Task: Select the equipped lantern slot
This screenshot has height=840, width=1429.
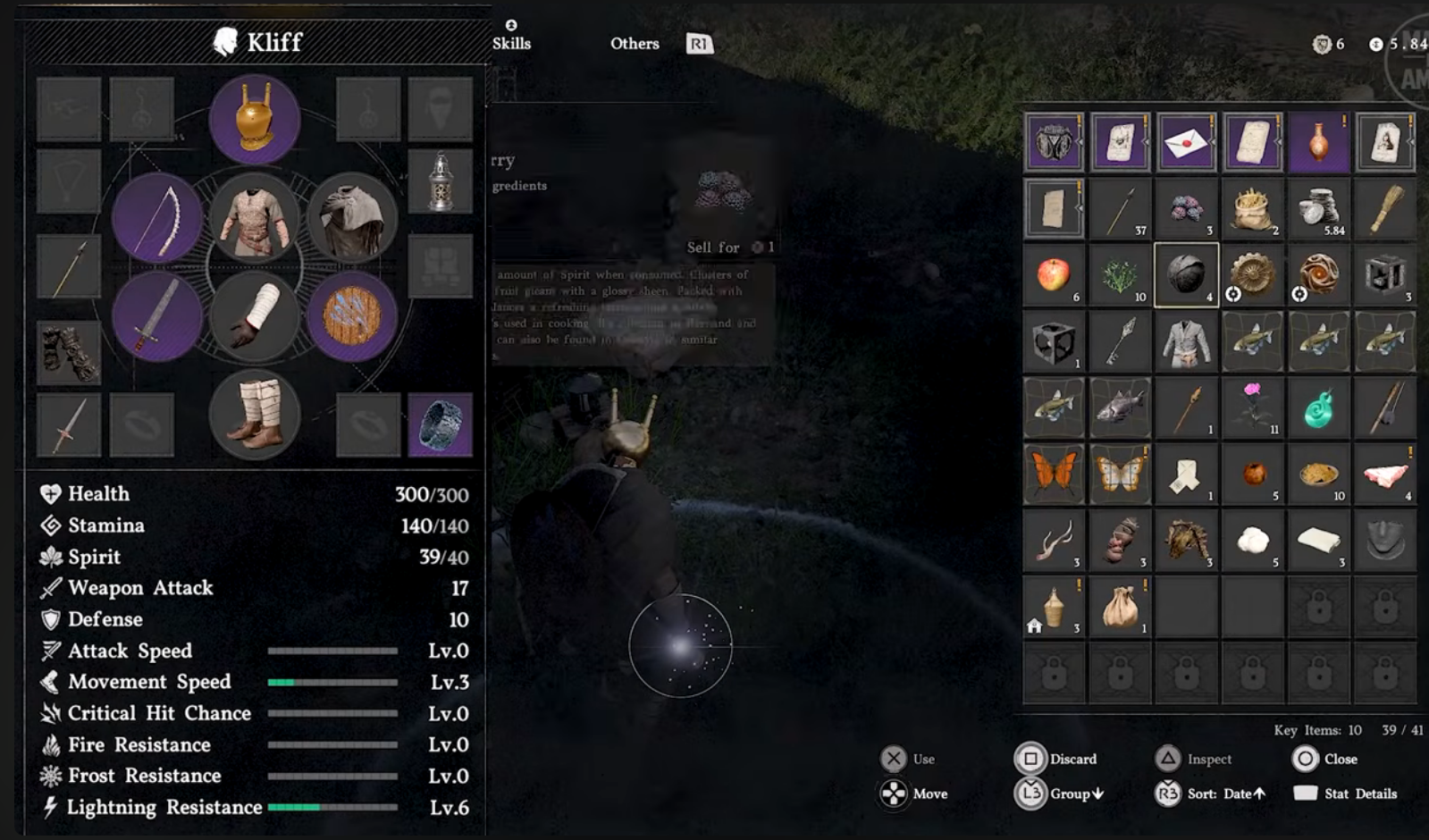Action: click(440, 181)
